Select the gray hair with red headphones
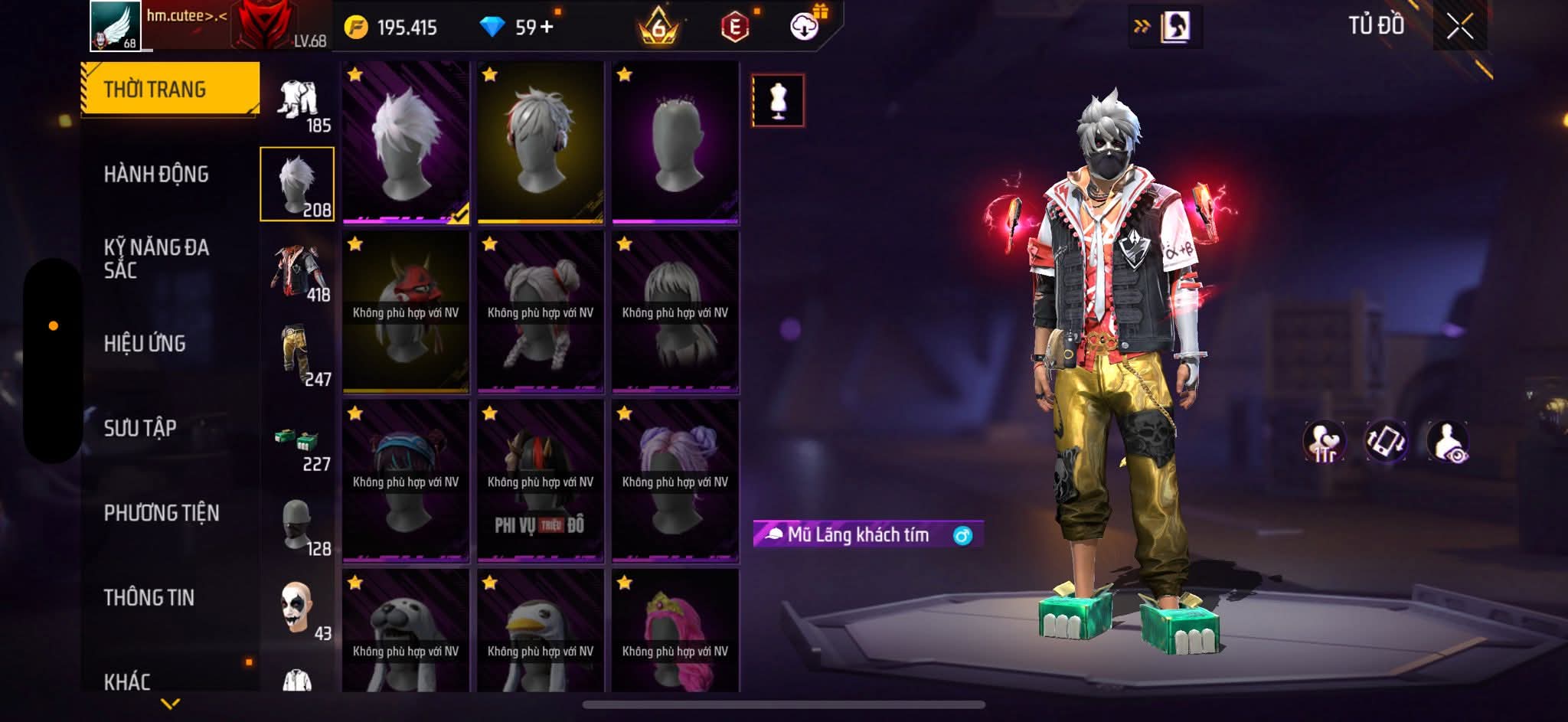Image resolution: width=1568 pixels, height=722 pixels. [541, 143]
